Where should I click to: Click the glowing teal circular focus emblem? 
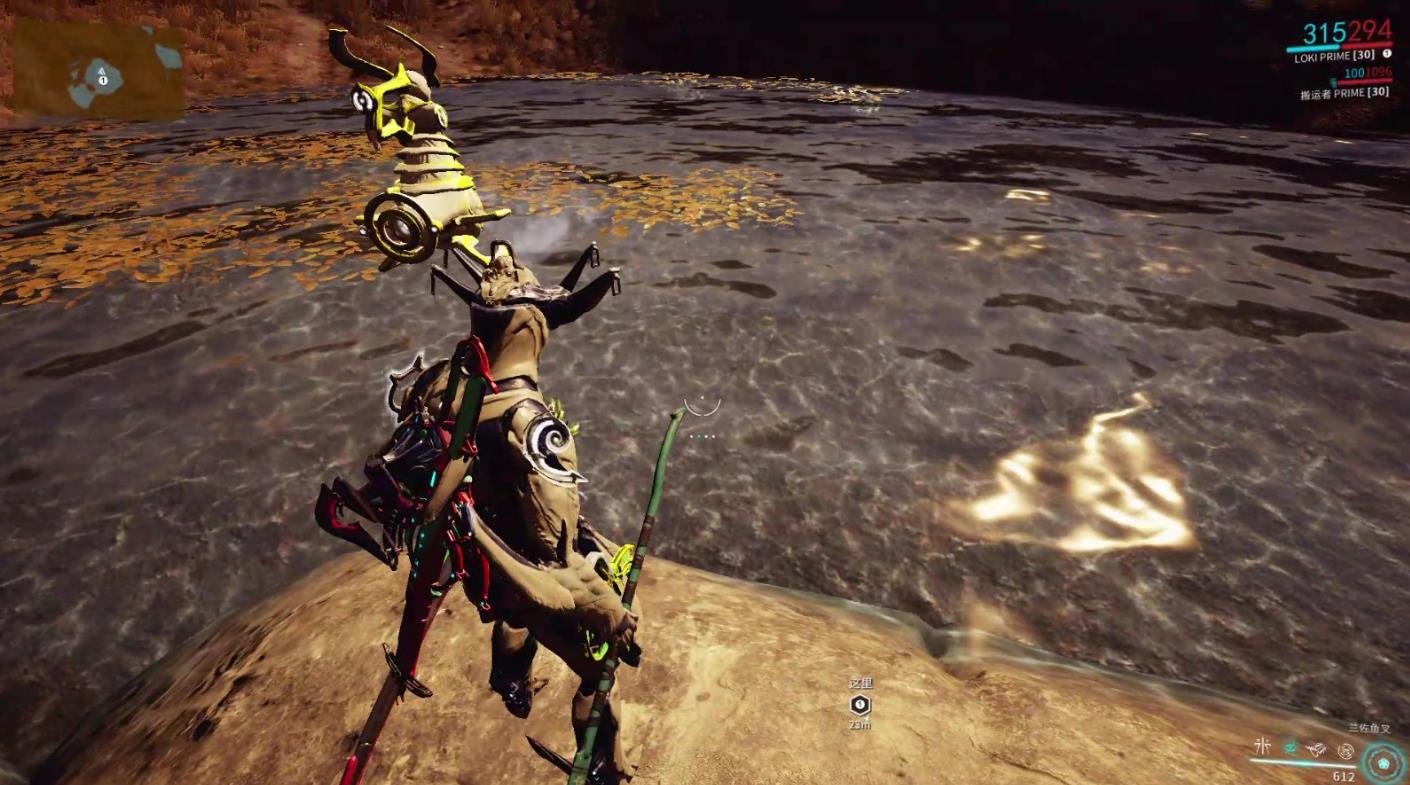(1384, 762)
